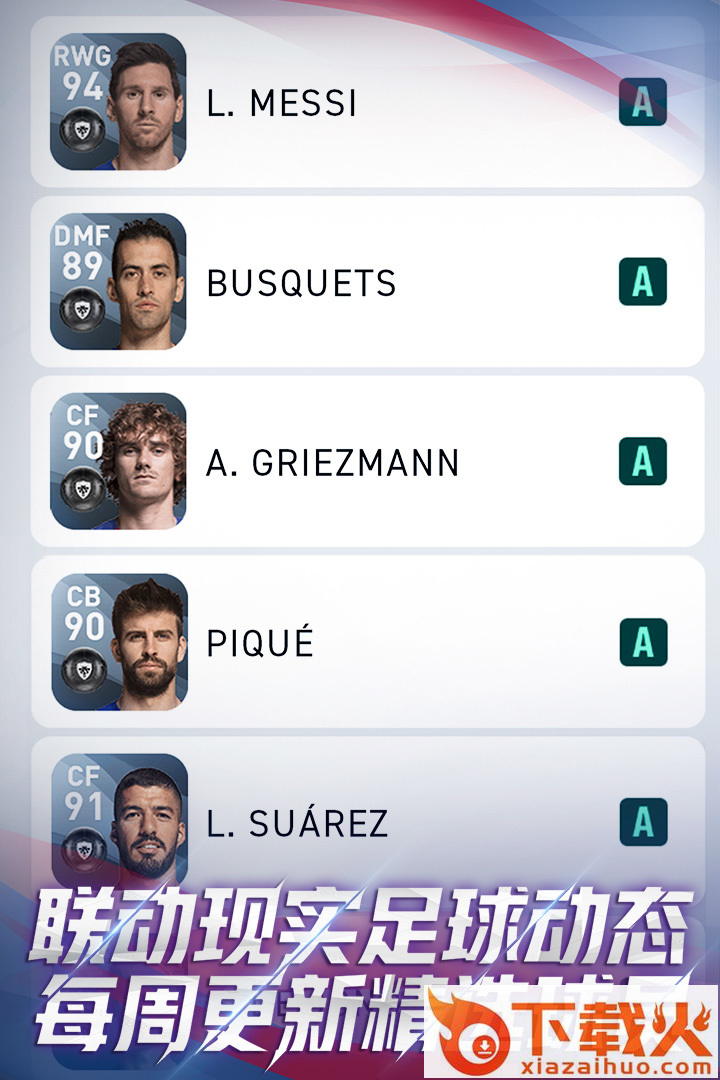Tap the A badge next to Suárez
Viewport: 720px width, 1080px height.
point(642,822)
